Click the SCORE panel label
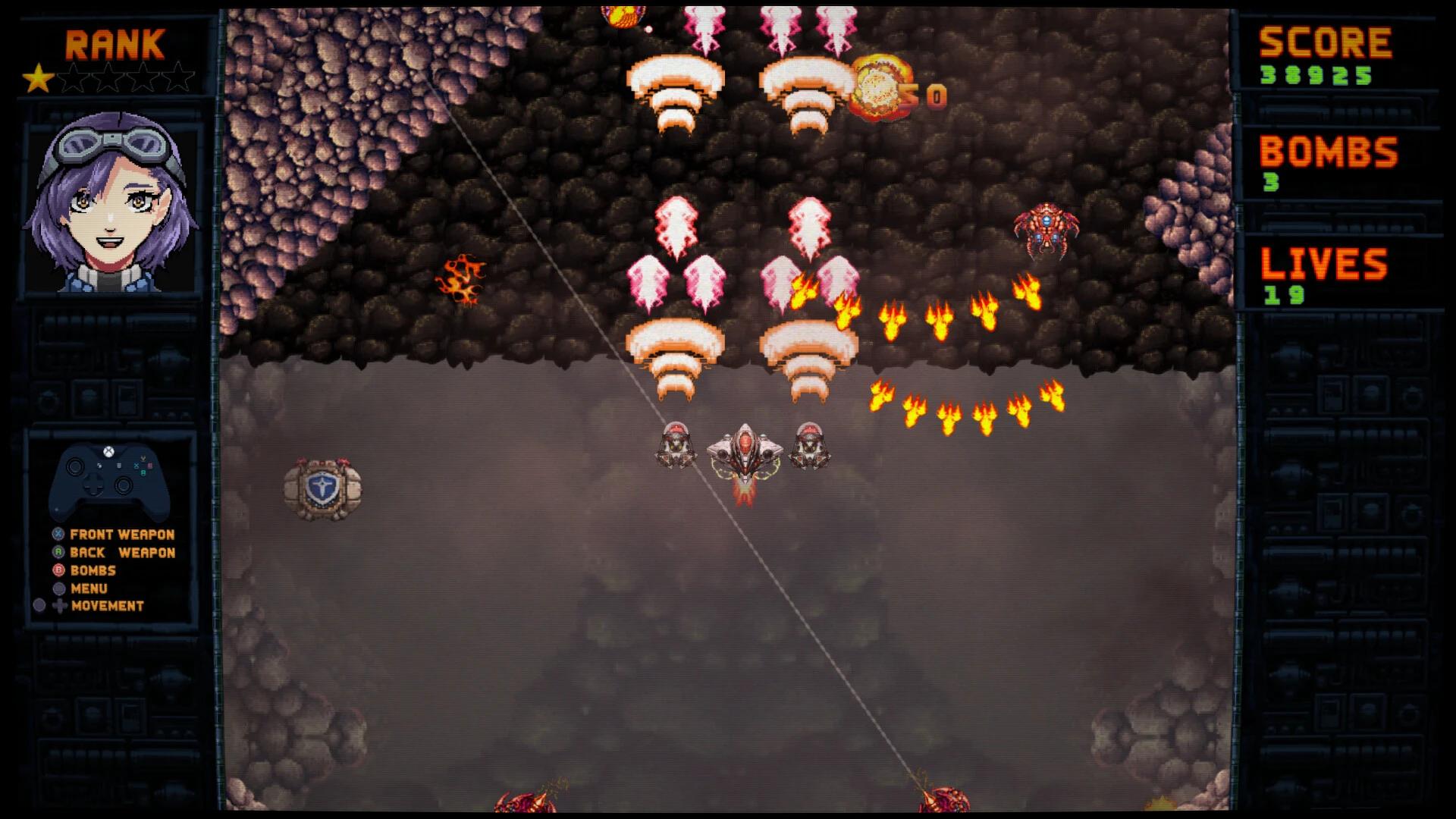The height and width of the screenshot is (819, 1456). coord(1325,42)
